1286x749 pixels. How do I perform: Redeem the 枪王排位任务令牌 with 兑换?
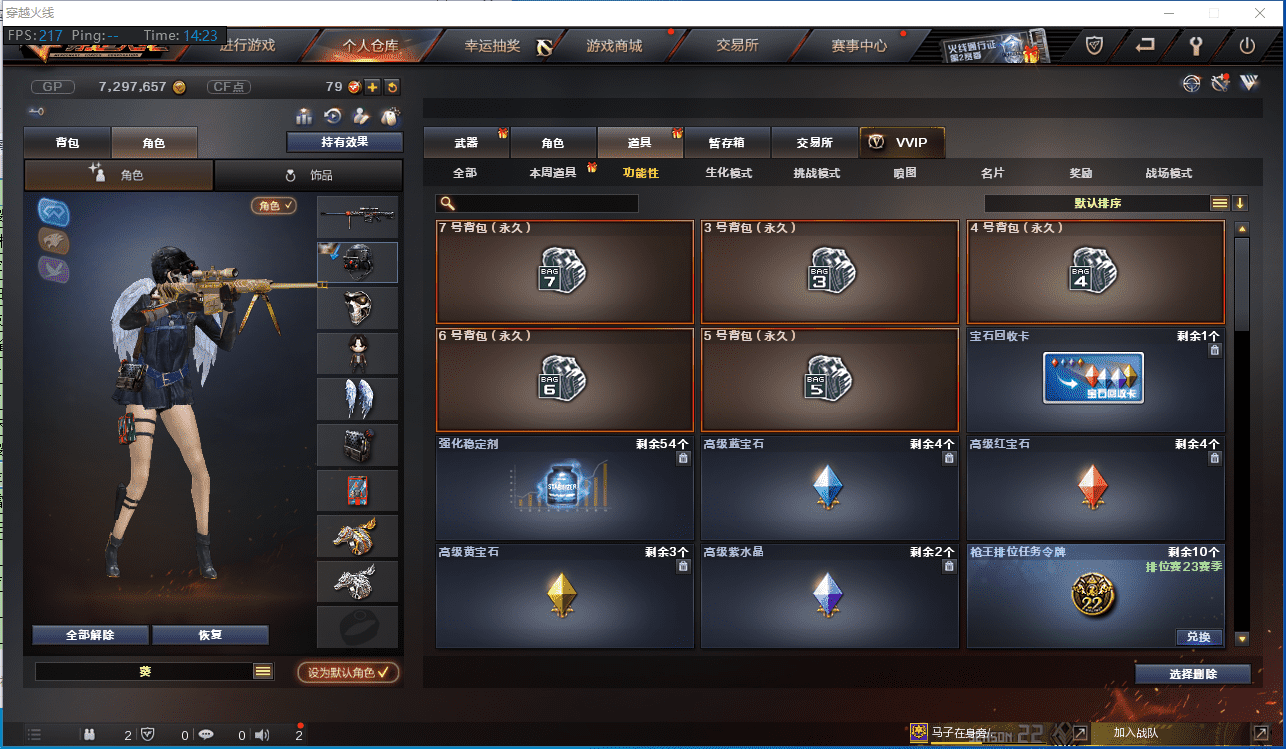pyautogui.click(x=1198, y=637)
